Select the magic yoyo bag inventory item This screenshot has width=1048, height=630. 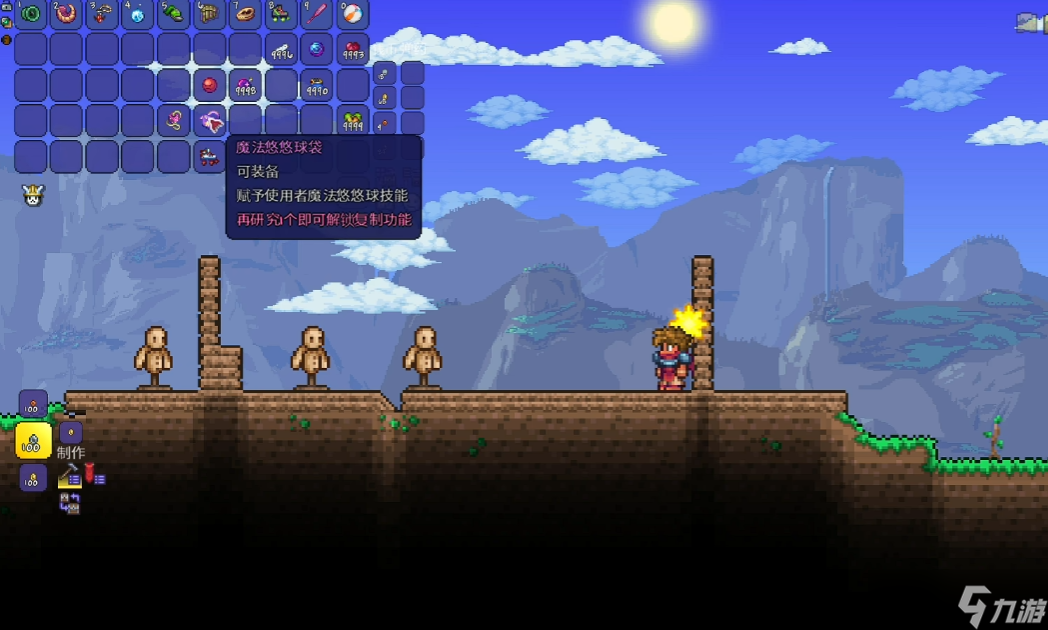pos(210,121)
